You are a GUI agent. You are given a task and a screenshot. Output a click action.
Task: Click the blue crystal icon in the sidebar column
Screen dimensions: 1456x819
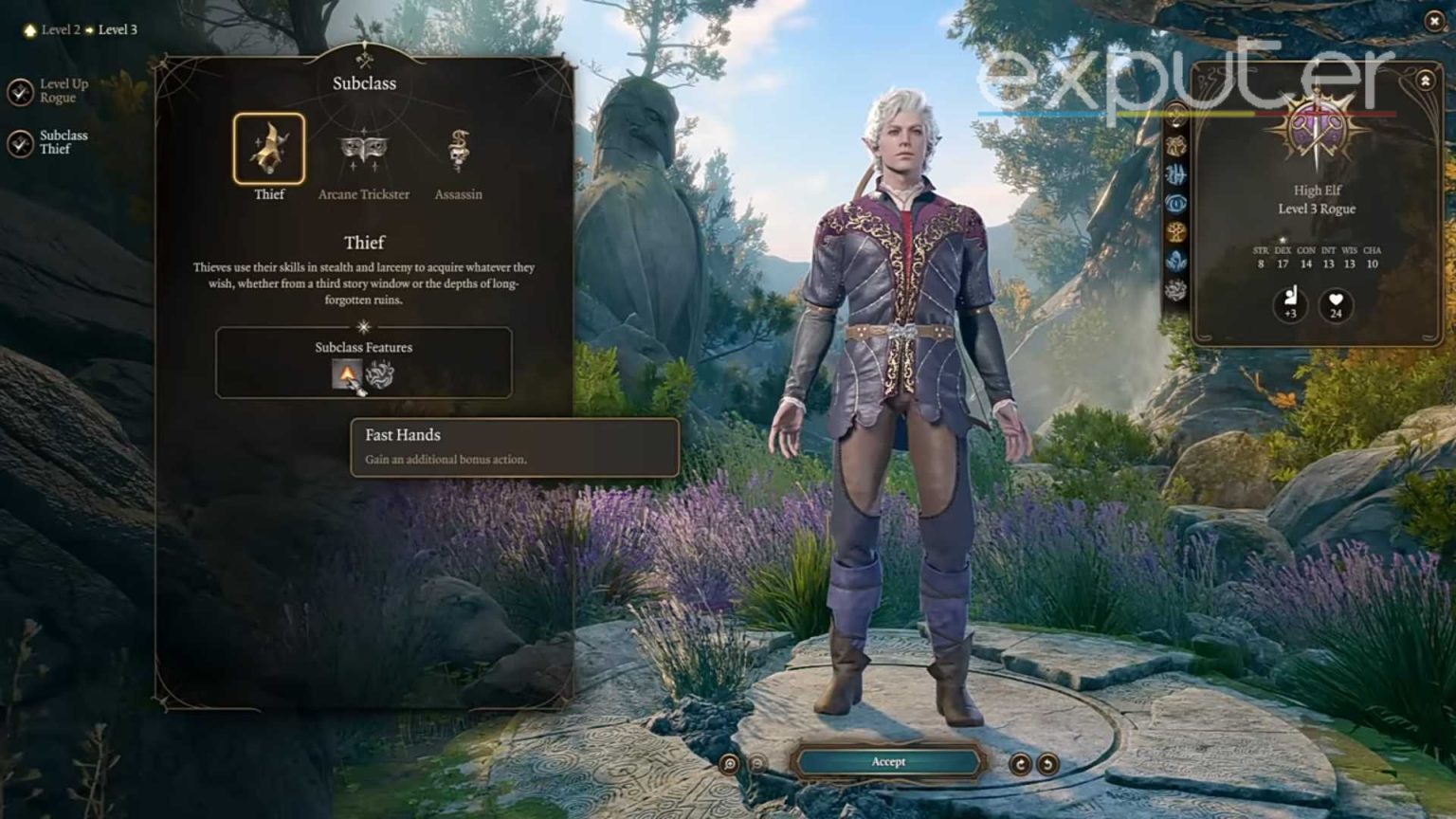tap(1178, 257)
